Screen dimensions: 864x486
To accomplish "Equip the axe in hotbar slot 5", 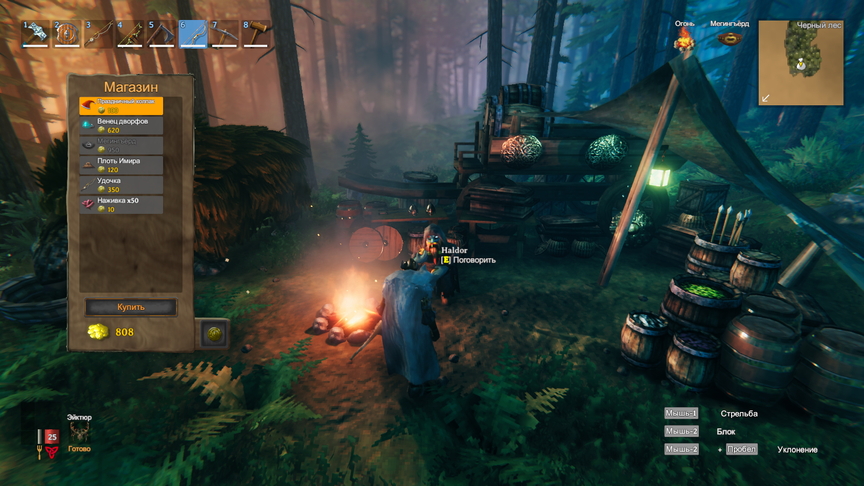I will click(161, 34).
